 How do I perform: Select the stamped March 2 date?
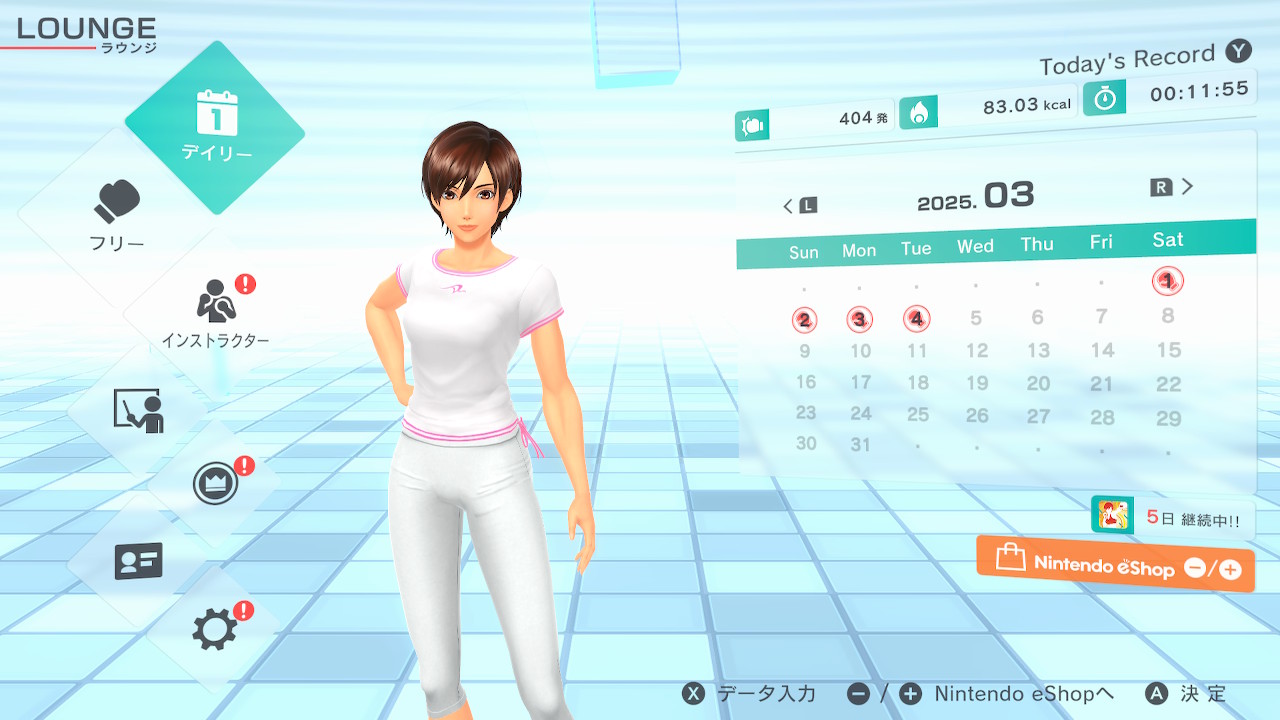pyautogui.click(x=804, y=320)
